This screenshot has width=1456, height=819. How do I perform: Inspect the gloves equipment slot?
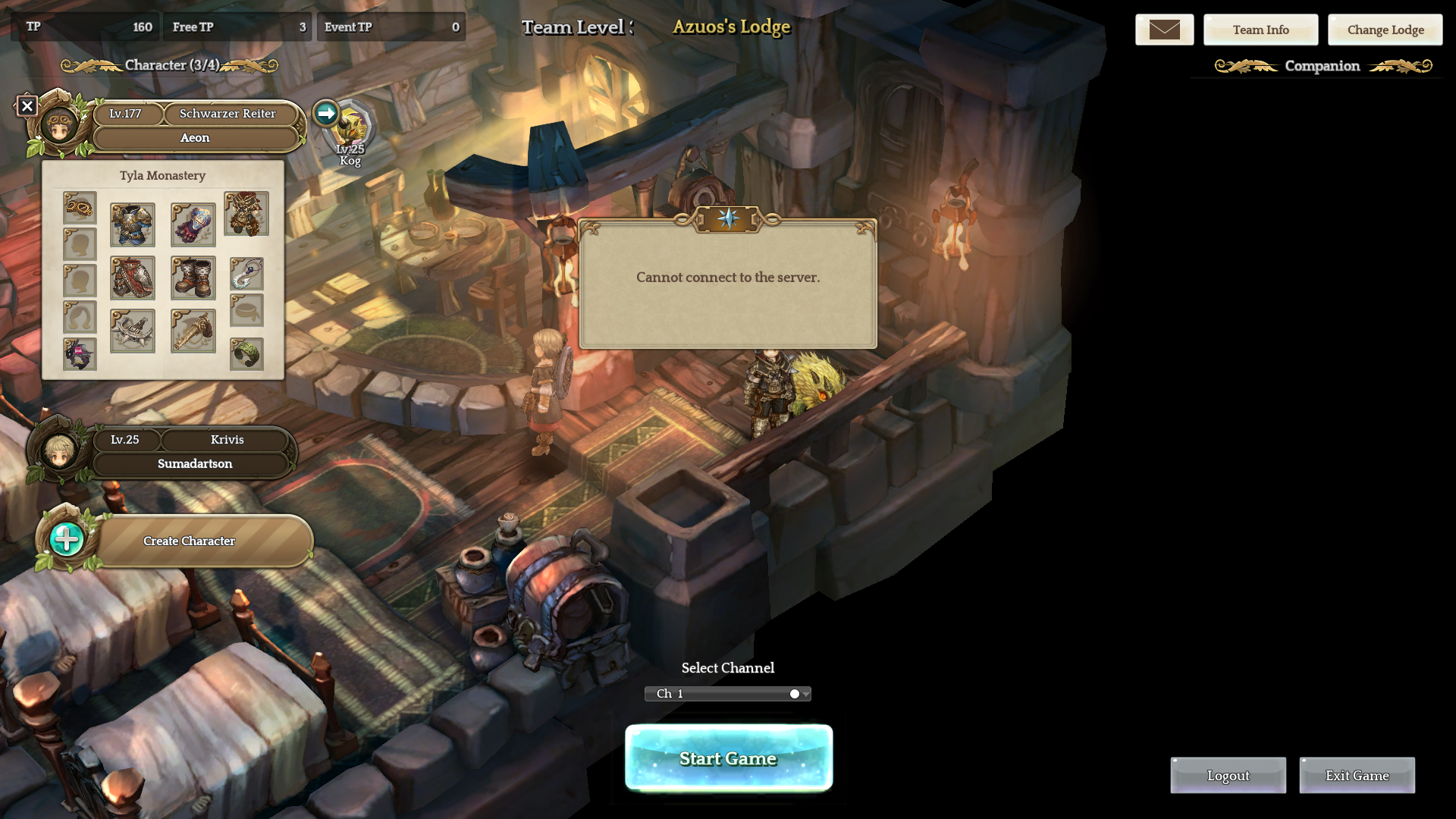193,224
